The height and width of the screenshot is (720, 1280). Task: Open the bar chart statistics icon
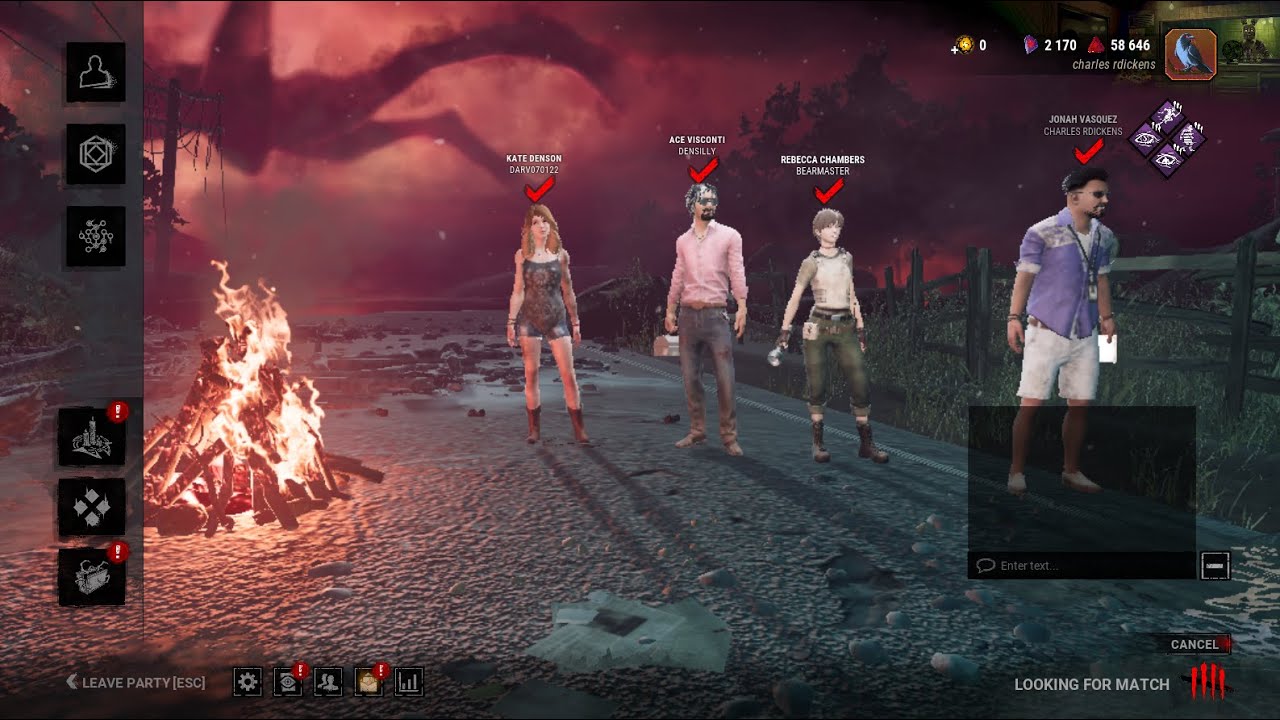coord(409,682)
